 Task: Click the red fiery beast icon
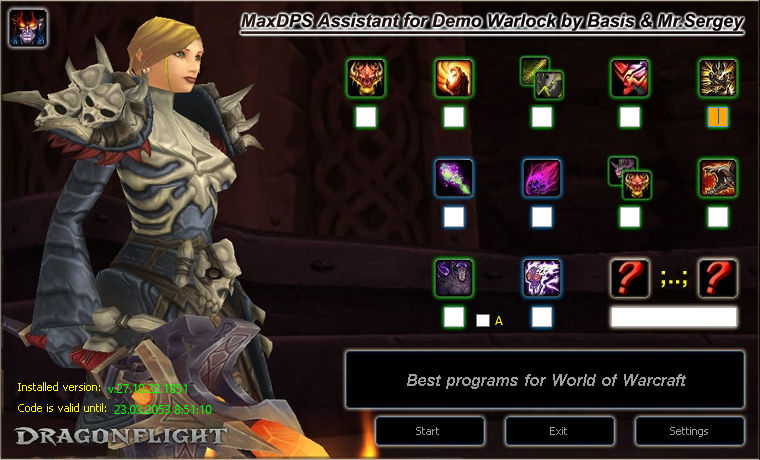click(x=718, y=177)
